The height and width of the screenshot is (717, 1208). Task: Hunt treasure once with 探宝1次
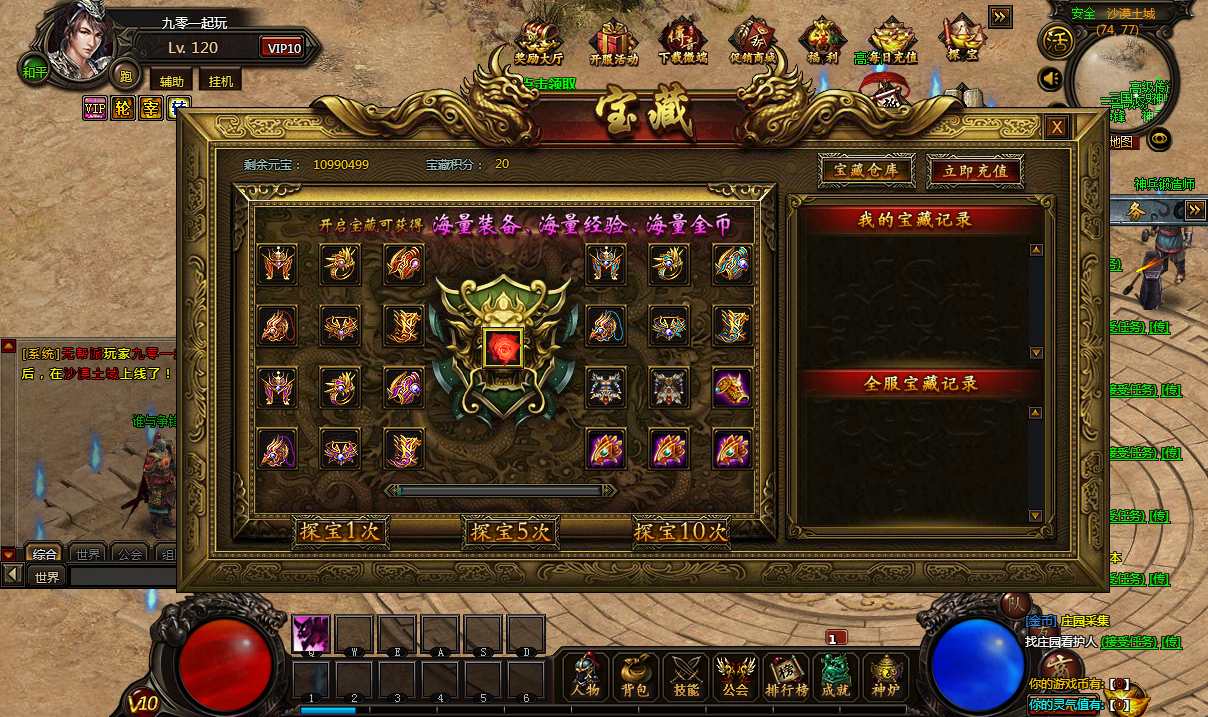coord(341,532)
